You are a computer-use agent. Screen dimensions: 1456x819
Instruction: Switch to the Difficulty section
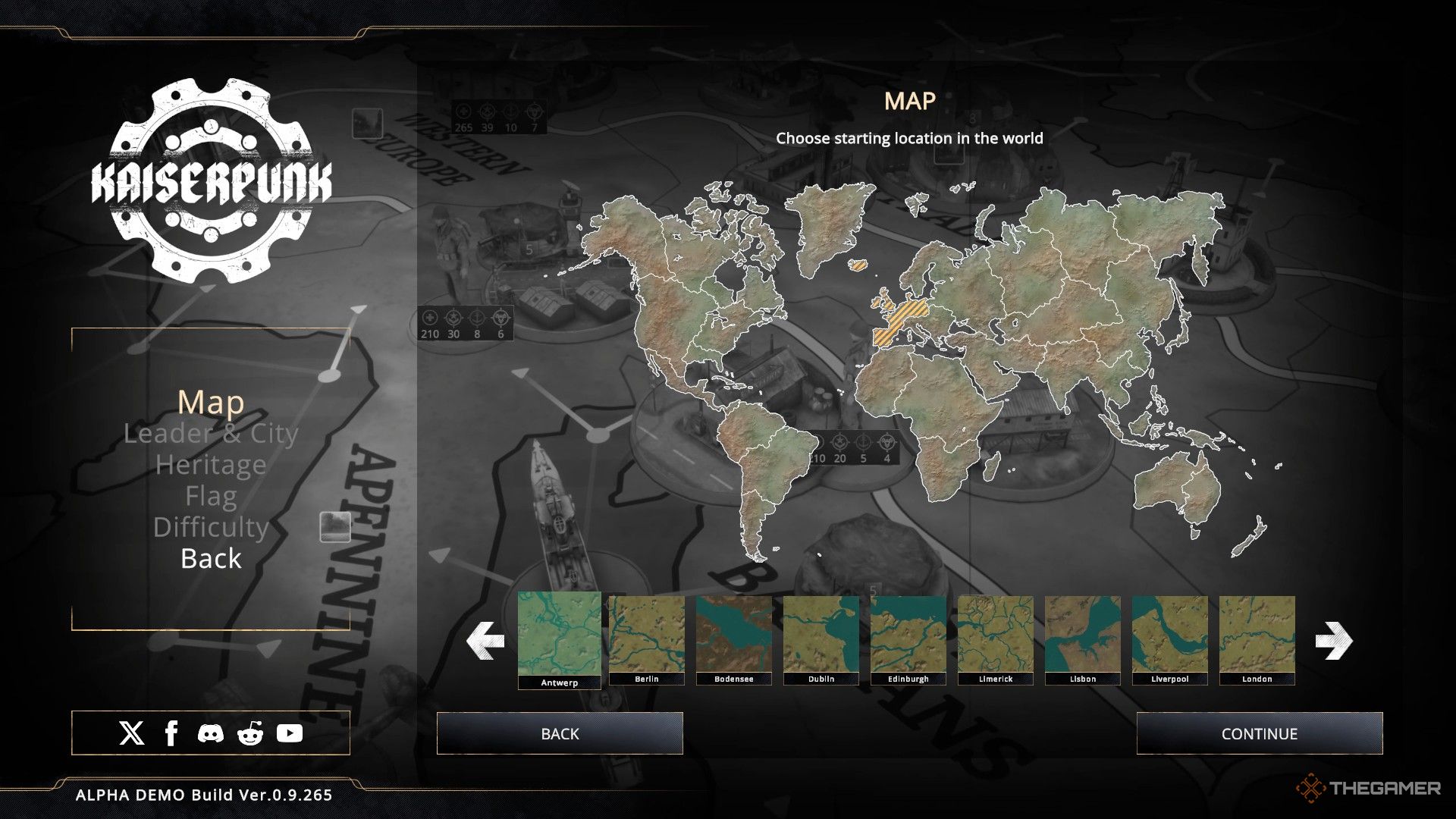[x=211, y=527]
